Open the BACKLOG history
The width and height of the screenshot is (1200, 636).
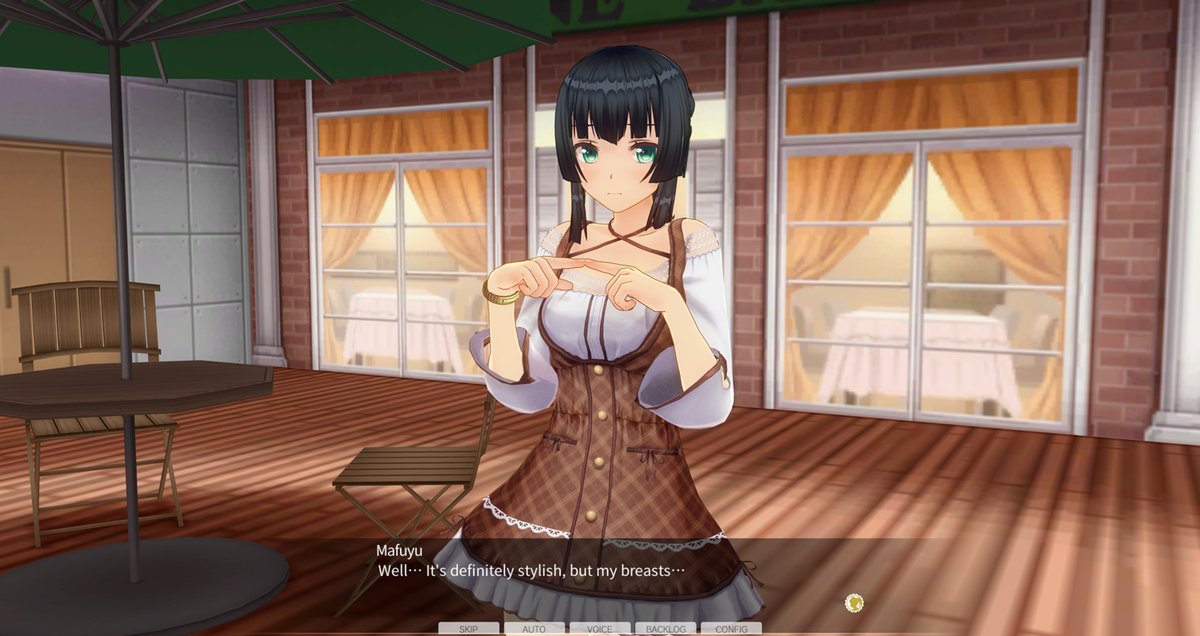coord(666,629)
